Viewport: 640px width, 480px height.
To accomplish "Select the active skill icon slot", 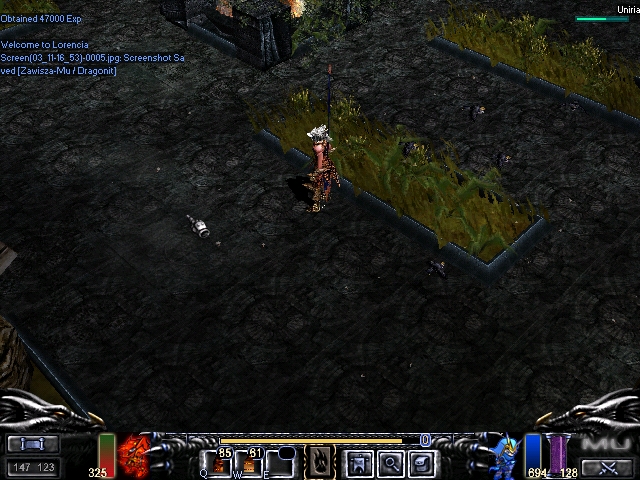I will coord(319,462).
